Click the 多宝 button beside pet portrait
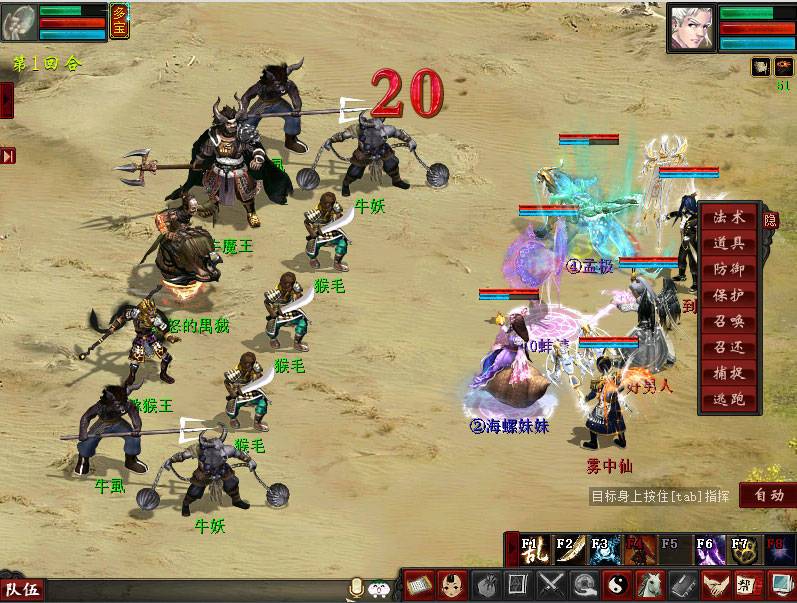Viewport: 797px width, 603px height. tap(120, 21)
